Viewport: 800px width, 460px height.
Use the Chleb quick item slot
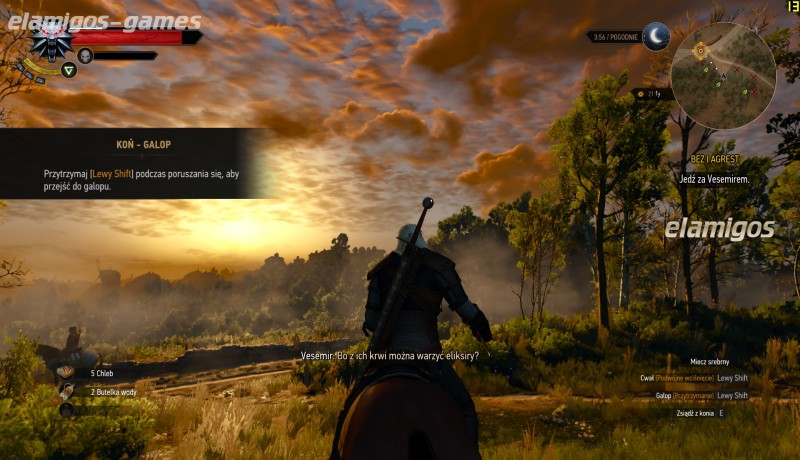pos(67,372)
